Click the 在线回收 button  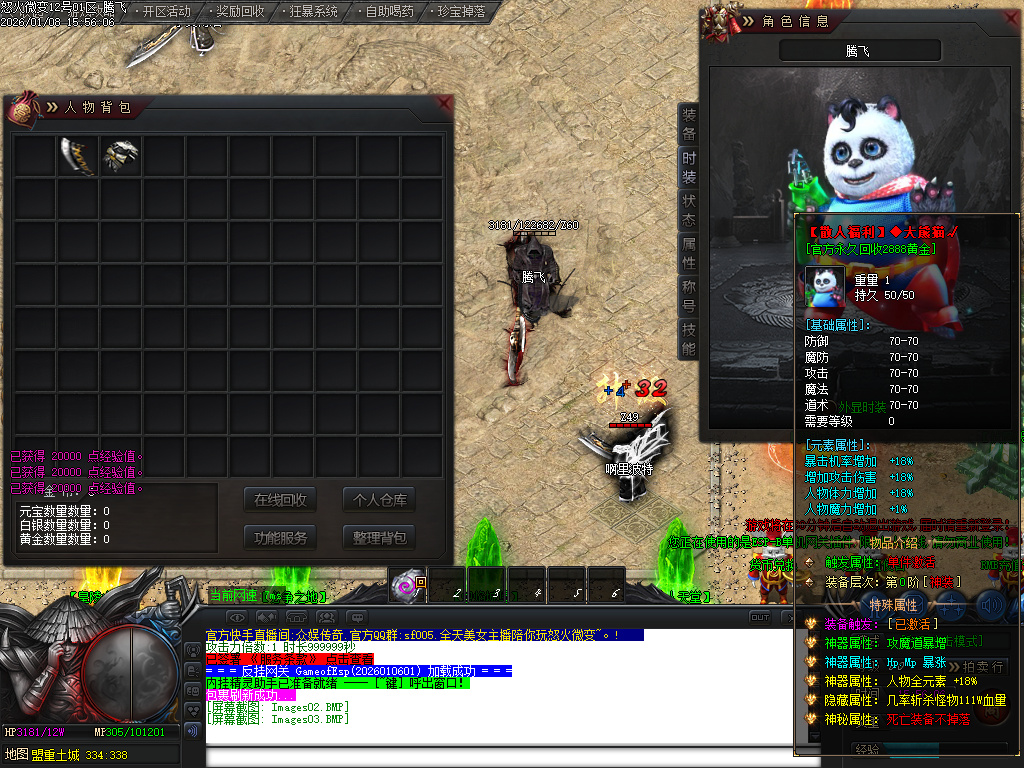click(280, 500)
